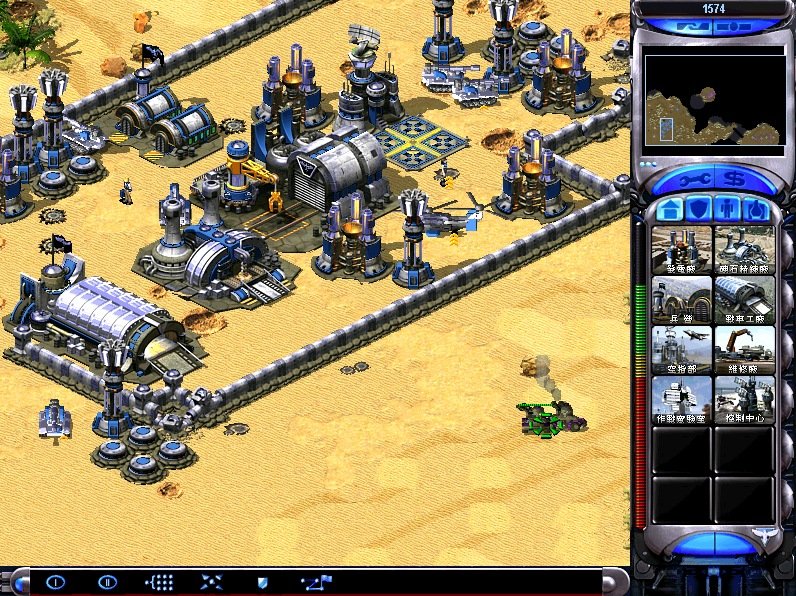The image size is (796, 596).
Task: Select control group I in the command bar
Action: click(56, 582)
